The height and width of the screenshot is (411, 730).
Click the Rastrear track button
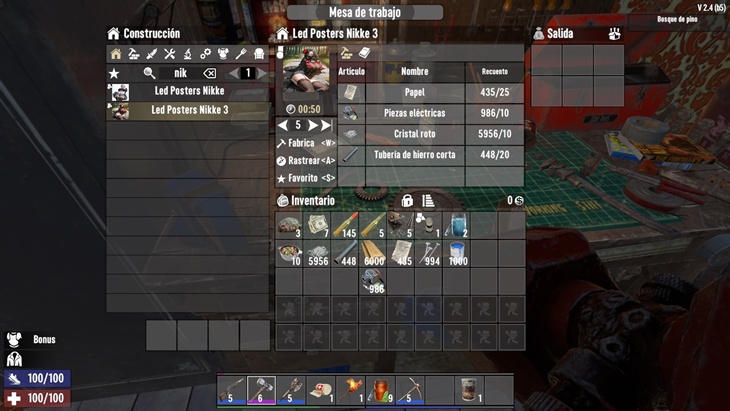[x=305, y=161]
